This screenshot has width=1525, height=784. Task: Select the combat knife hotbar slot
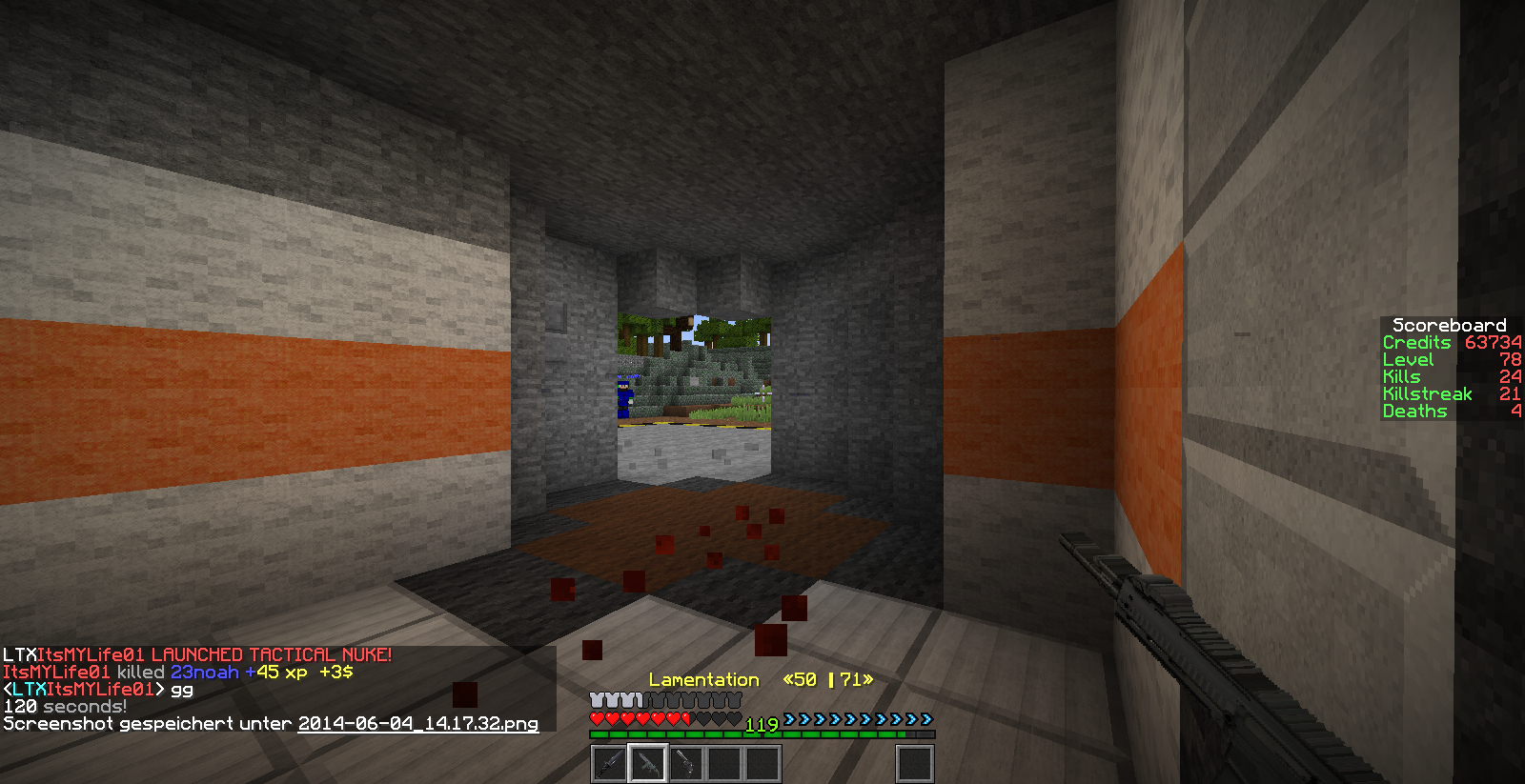tap(609, 764)
